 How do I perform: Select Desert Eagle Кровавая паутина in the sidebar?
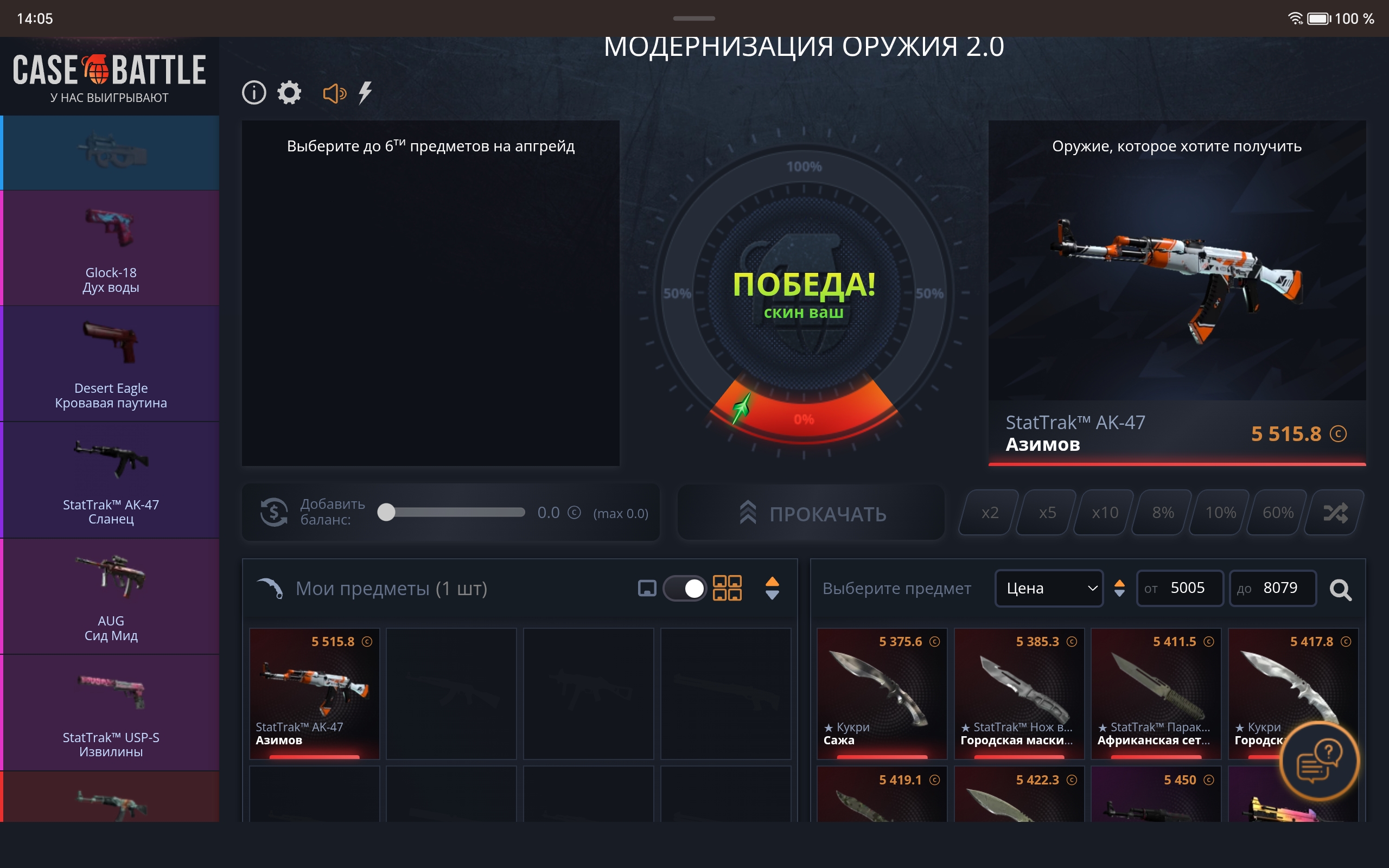click(110, 363)
